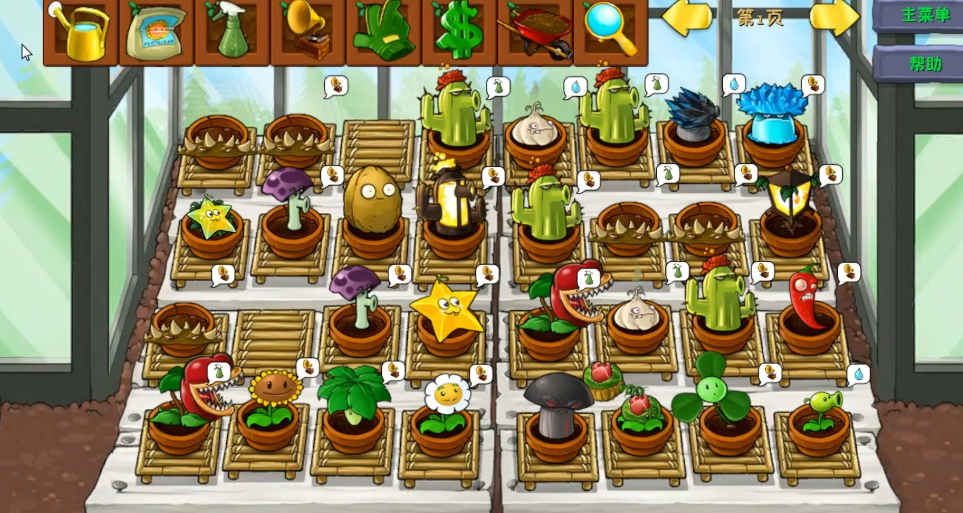Select the wheelbarrow tool

[535, 31]
